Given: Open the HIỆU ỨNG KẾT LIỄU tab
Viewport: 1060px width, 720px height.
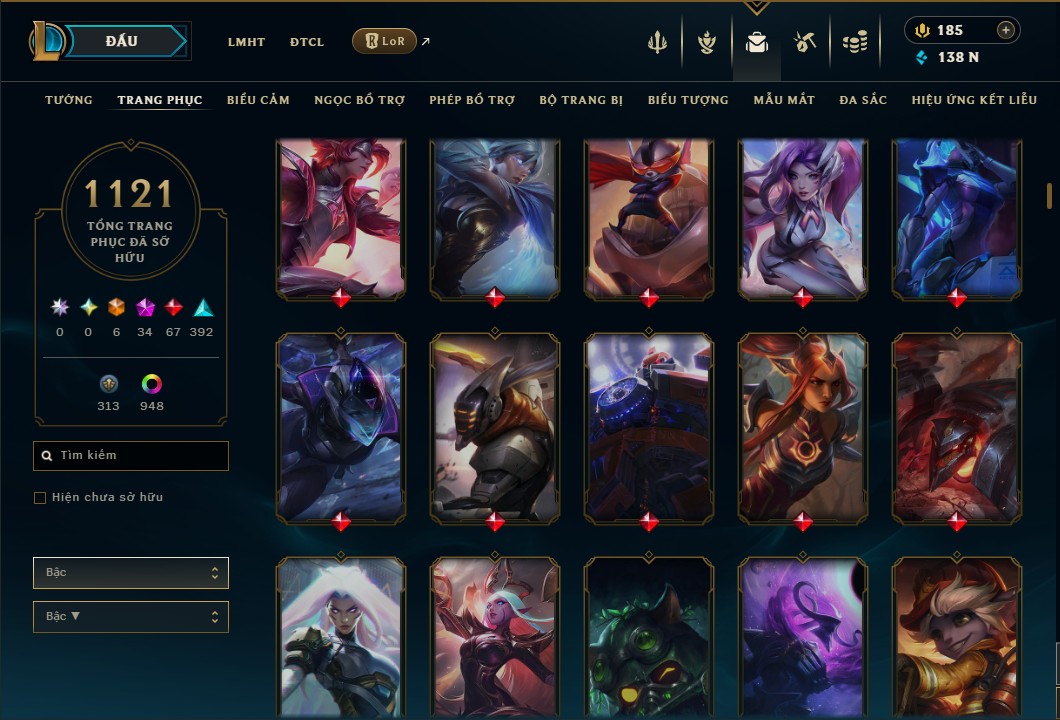Looking at the screenshot, I should 974,100.
